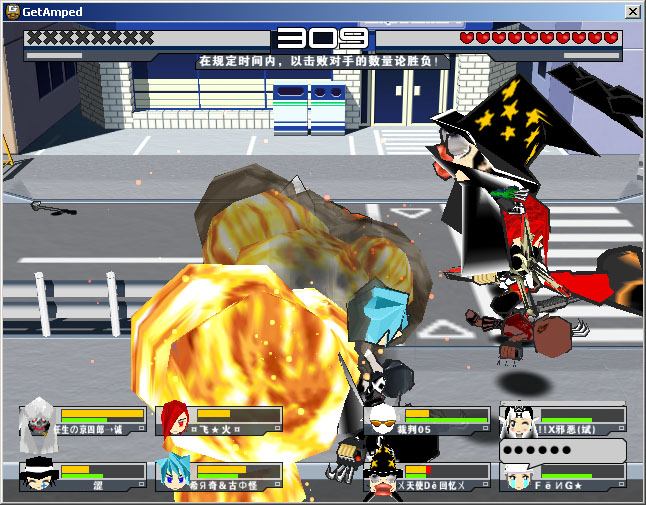Select the FeИG★ player panel
The height and width of the screenshot is (505, 646).
click(x=563, y=476)
